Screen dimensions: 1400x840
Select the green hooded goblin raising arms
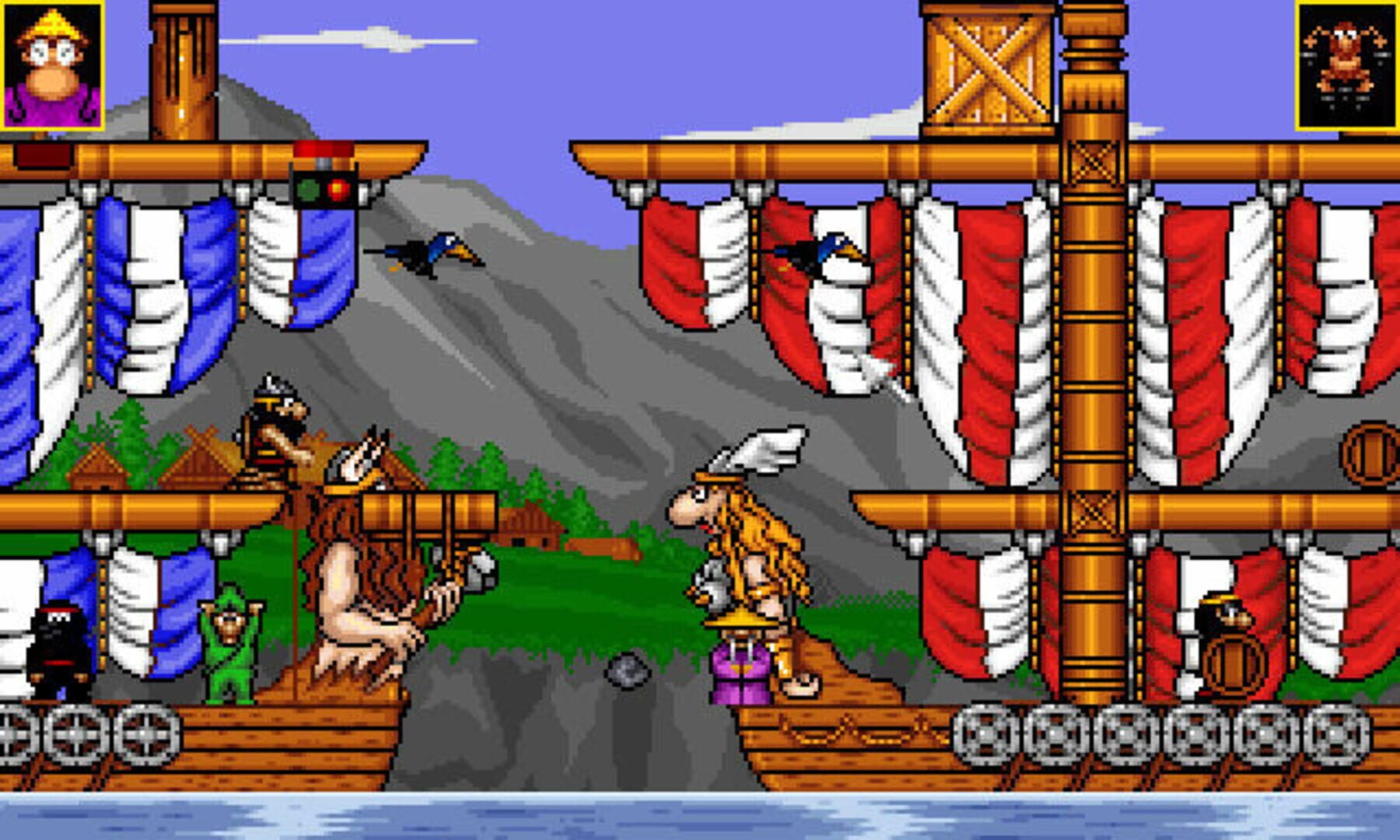coord(229,646)
